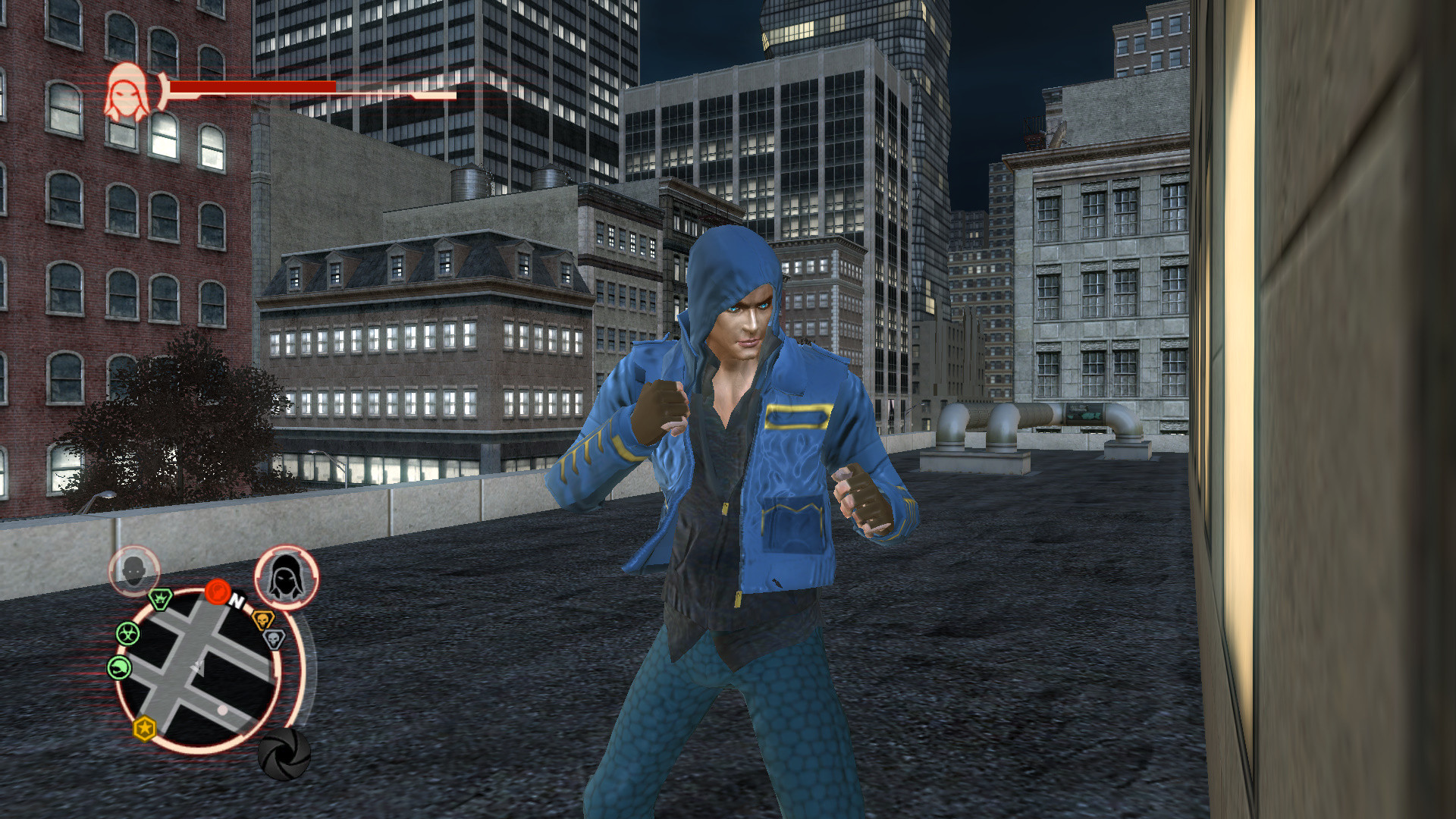This screenshot has height=819, width=1456.
Task: Click the red fist alert icon above the minimap
Action: 219,591
